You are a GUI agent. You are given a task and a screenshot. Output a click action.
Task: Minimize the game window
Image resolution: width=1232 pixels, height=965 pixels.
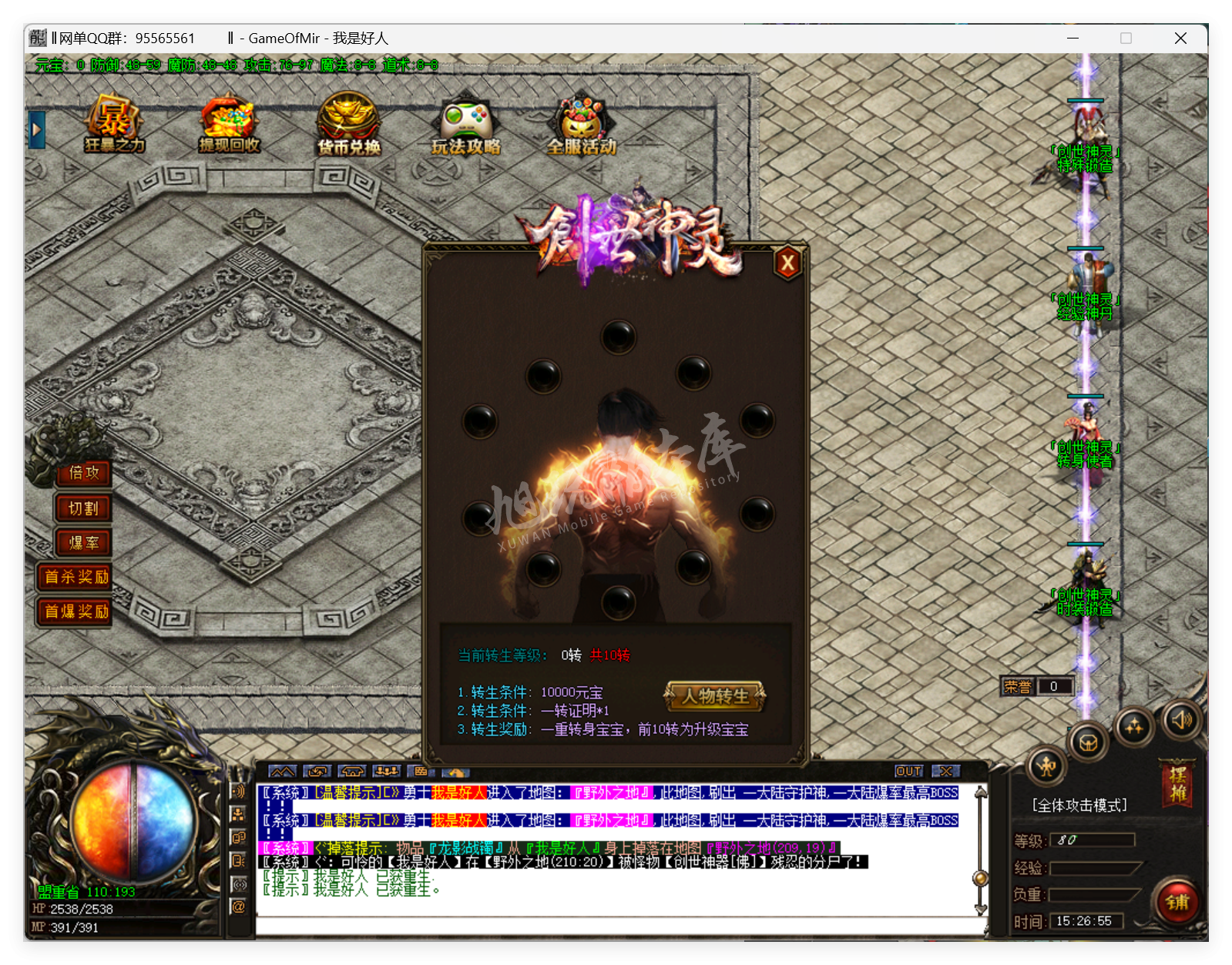click(1073, 38)
